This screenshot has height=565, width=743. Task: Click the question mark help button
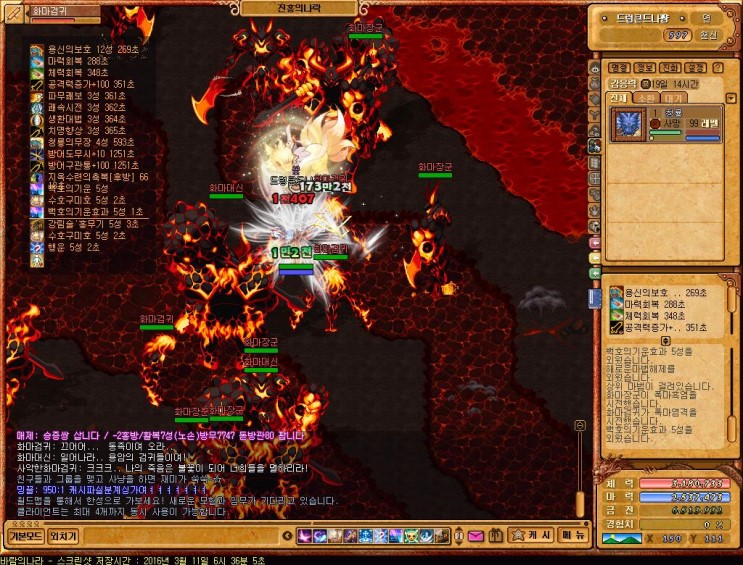coord(719,68)
